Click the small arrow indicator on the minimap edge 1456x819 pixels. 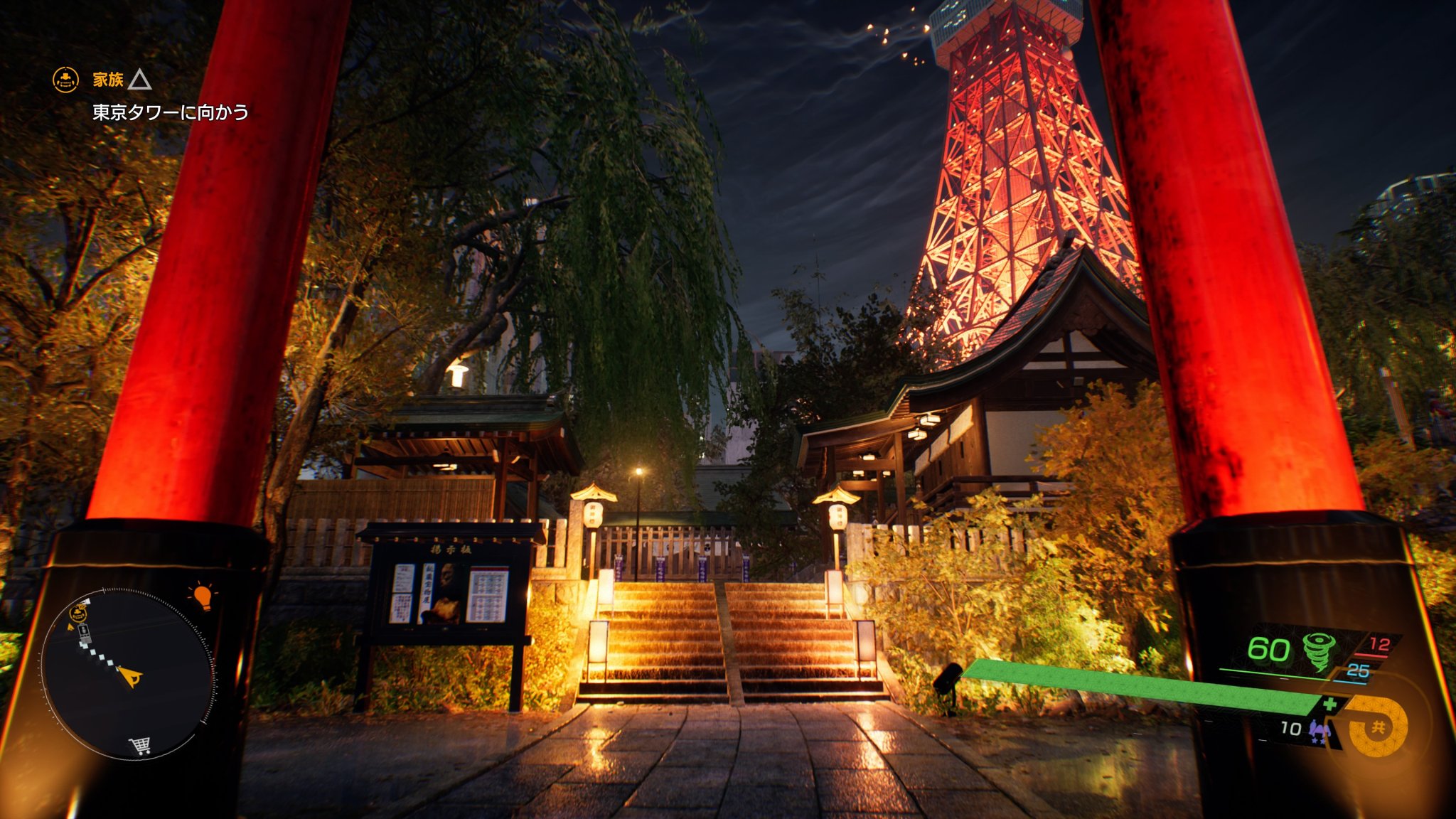coord(70,627)
